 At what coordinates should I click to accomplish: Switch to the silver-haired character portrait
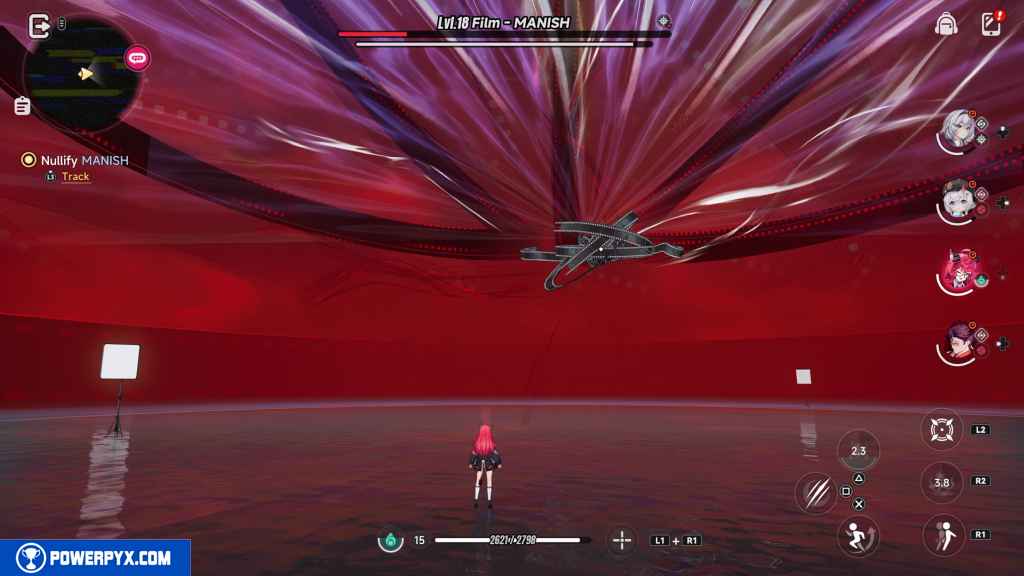point(957,131)
